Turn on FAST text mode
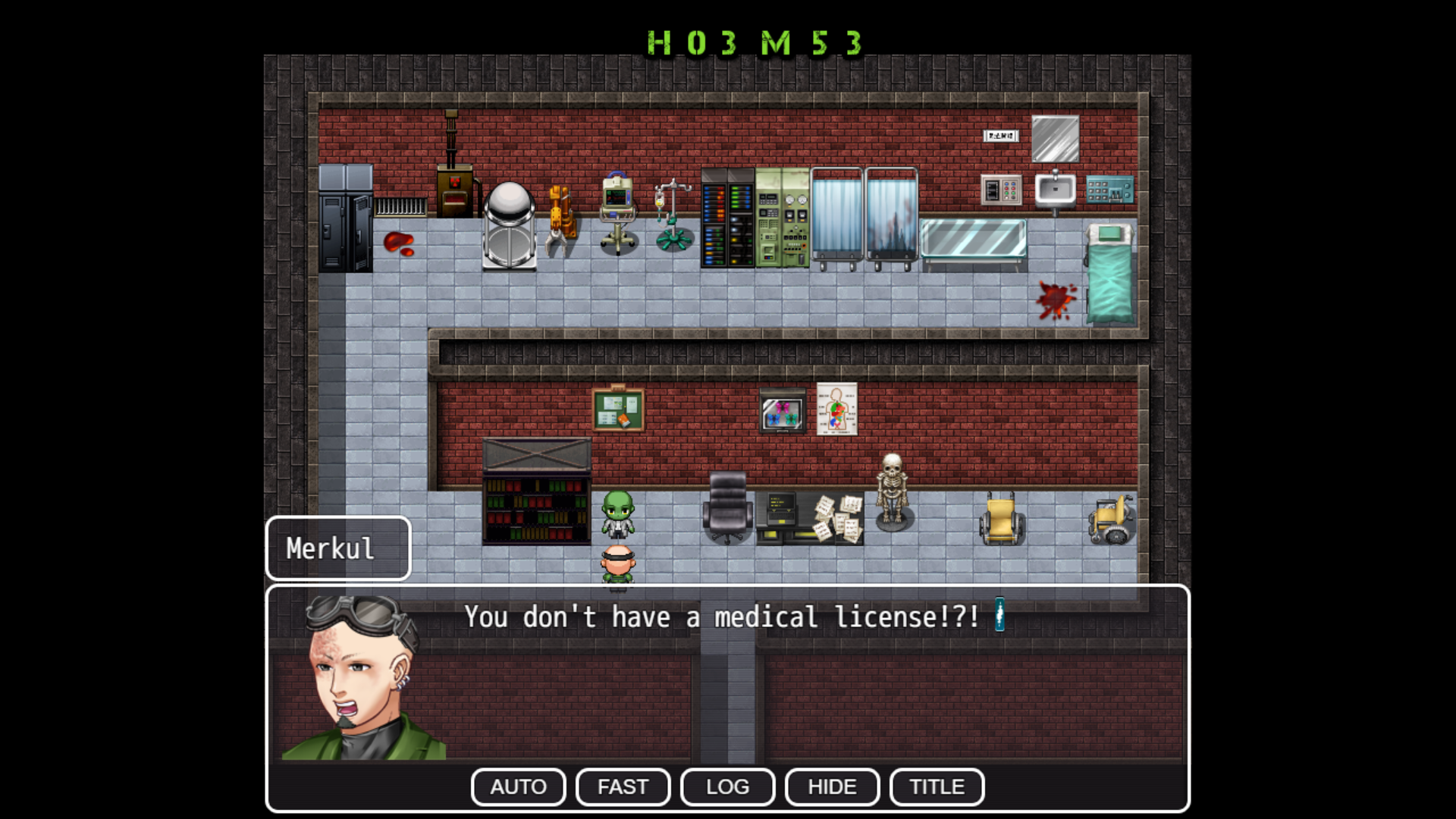This screenshot has height=819, width=1456. pos(623,786)
